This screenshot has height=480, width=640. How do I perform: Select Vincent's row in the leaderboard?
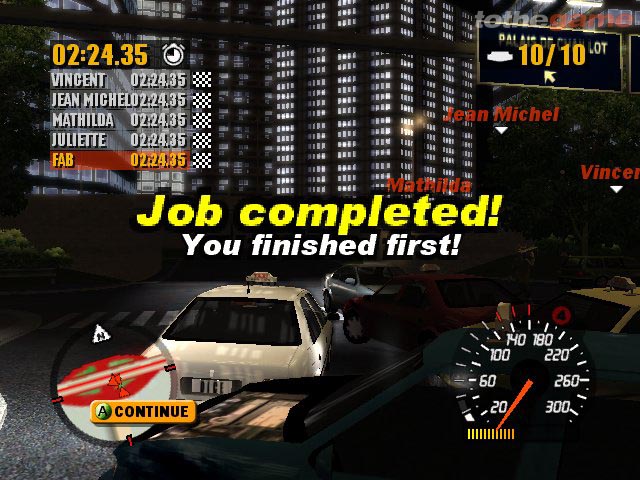pyautogui.click(x=130, y=80)
